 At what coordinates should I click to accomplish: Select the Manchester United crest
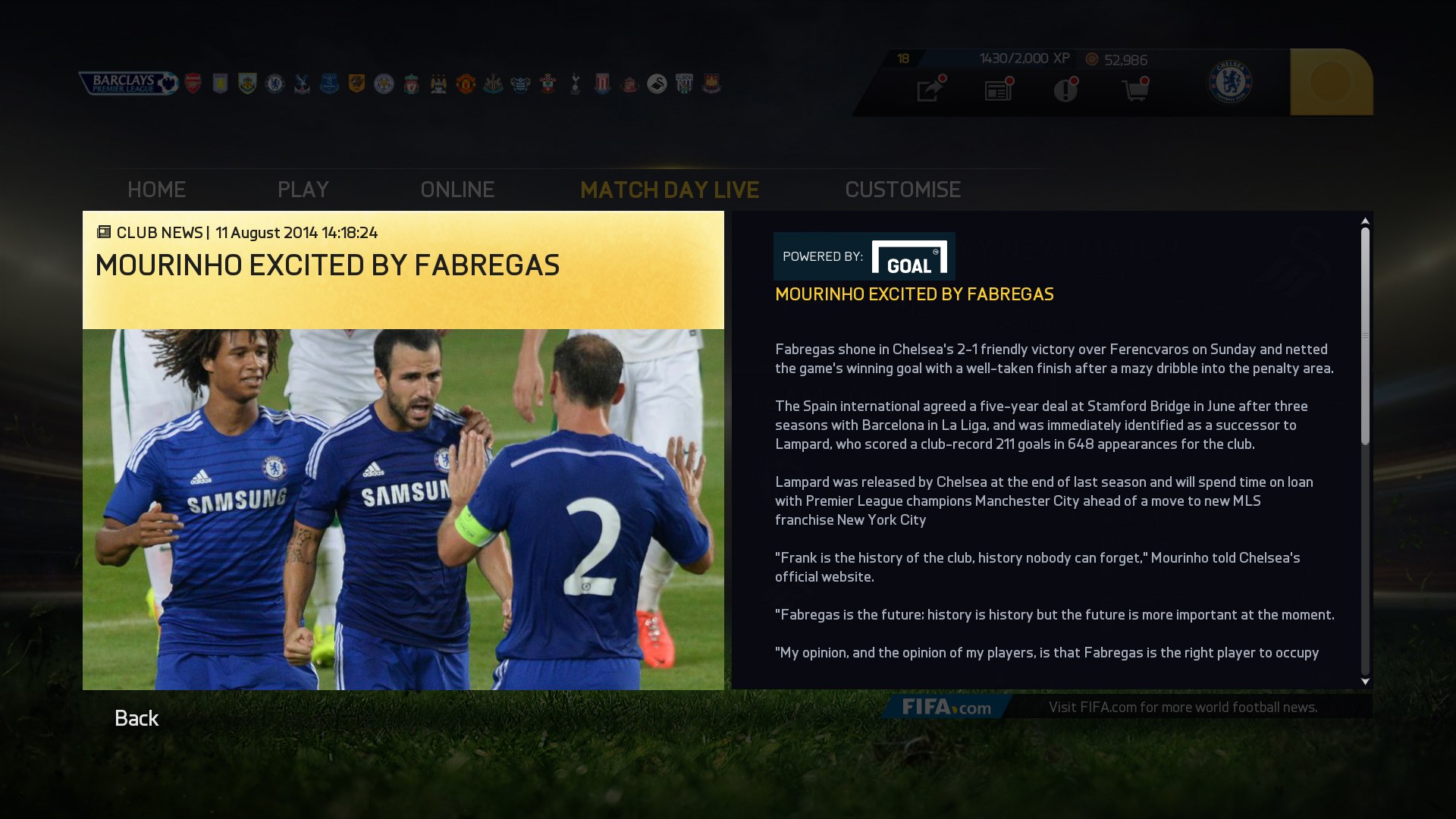pyautogui.click(x=465, y=83)
